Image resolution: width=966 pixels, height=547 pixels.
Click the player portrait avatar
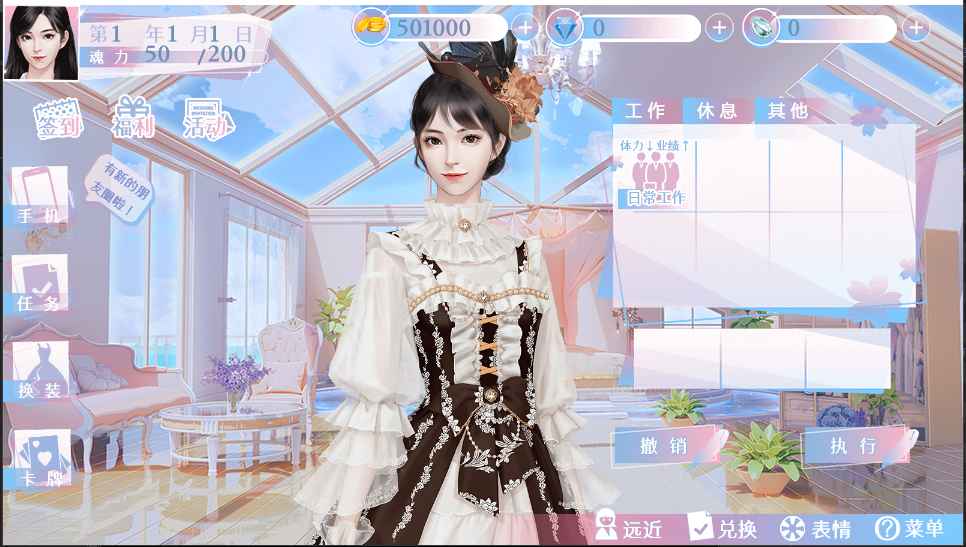(41, 40)
